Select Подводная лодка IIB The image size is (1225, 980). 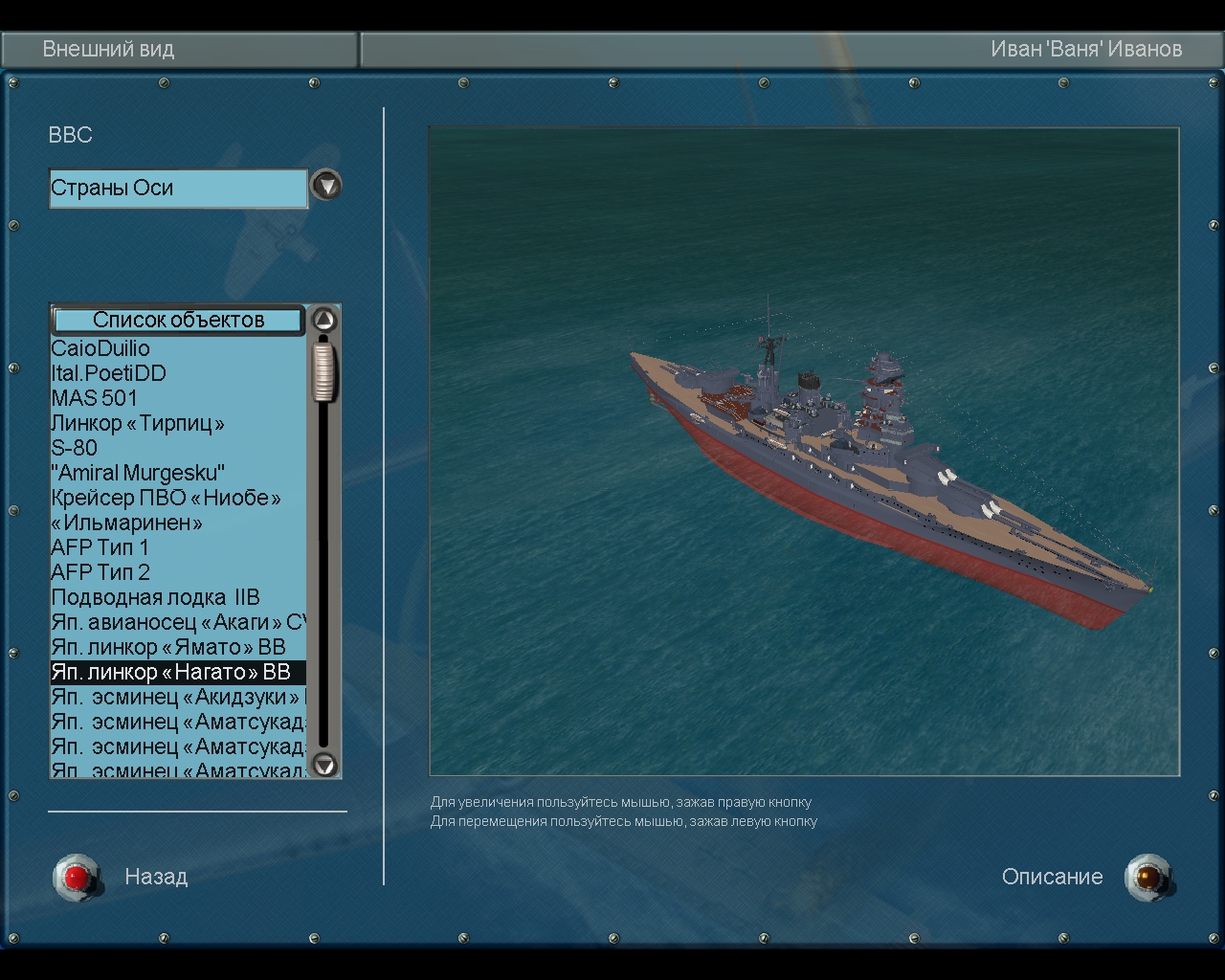coord(155,597)
